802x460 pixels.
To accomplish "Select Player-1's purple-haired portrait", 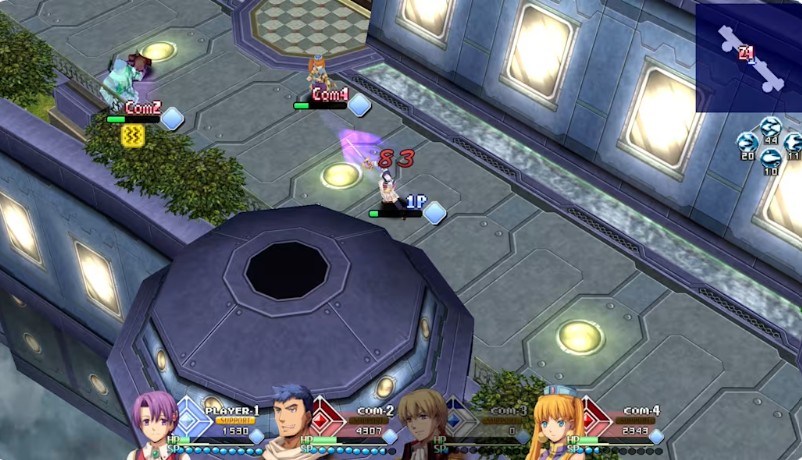I will click(x=155, y=424).
